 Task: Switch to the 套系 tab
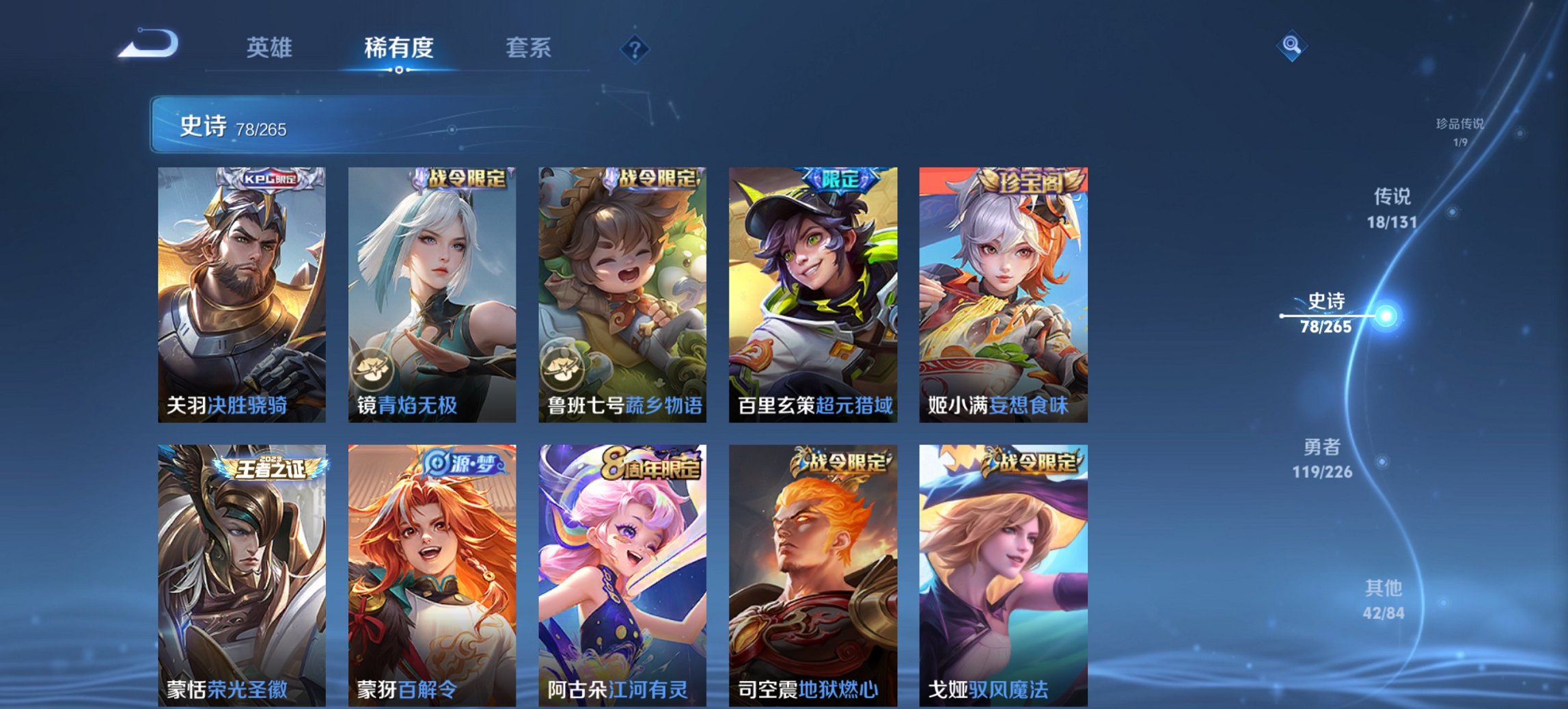(x=527, y=48)
